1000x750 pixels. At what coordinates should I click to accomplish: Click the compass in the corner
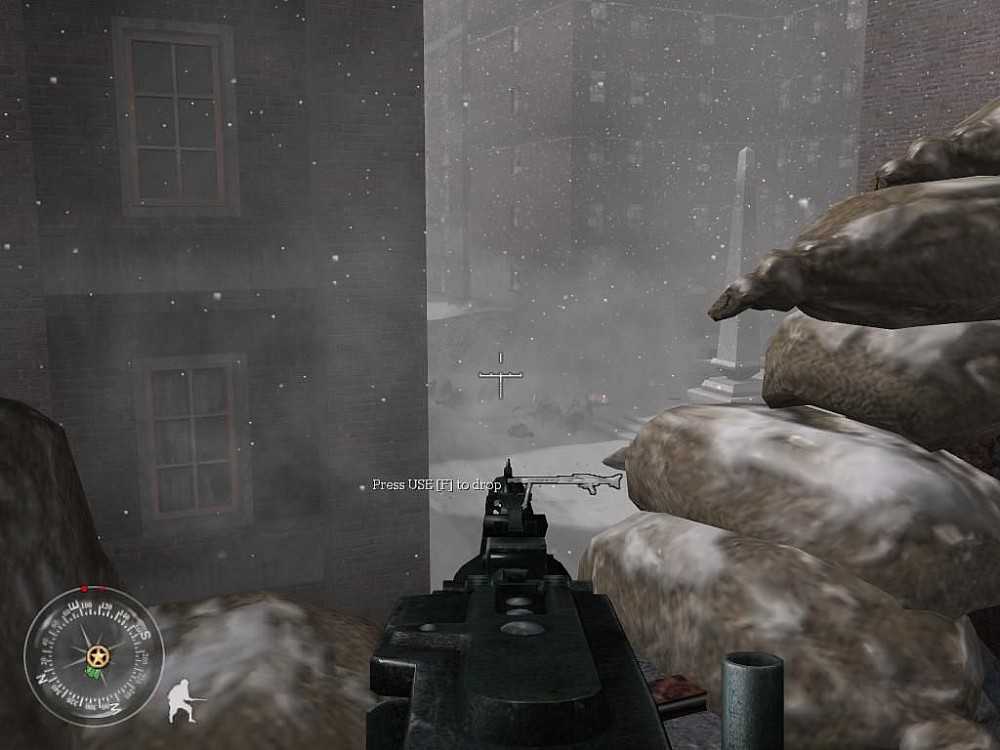[x=94, y=657]
